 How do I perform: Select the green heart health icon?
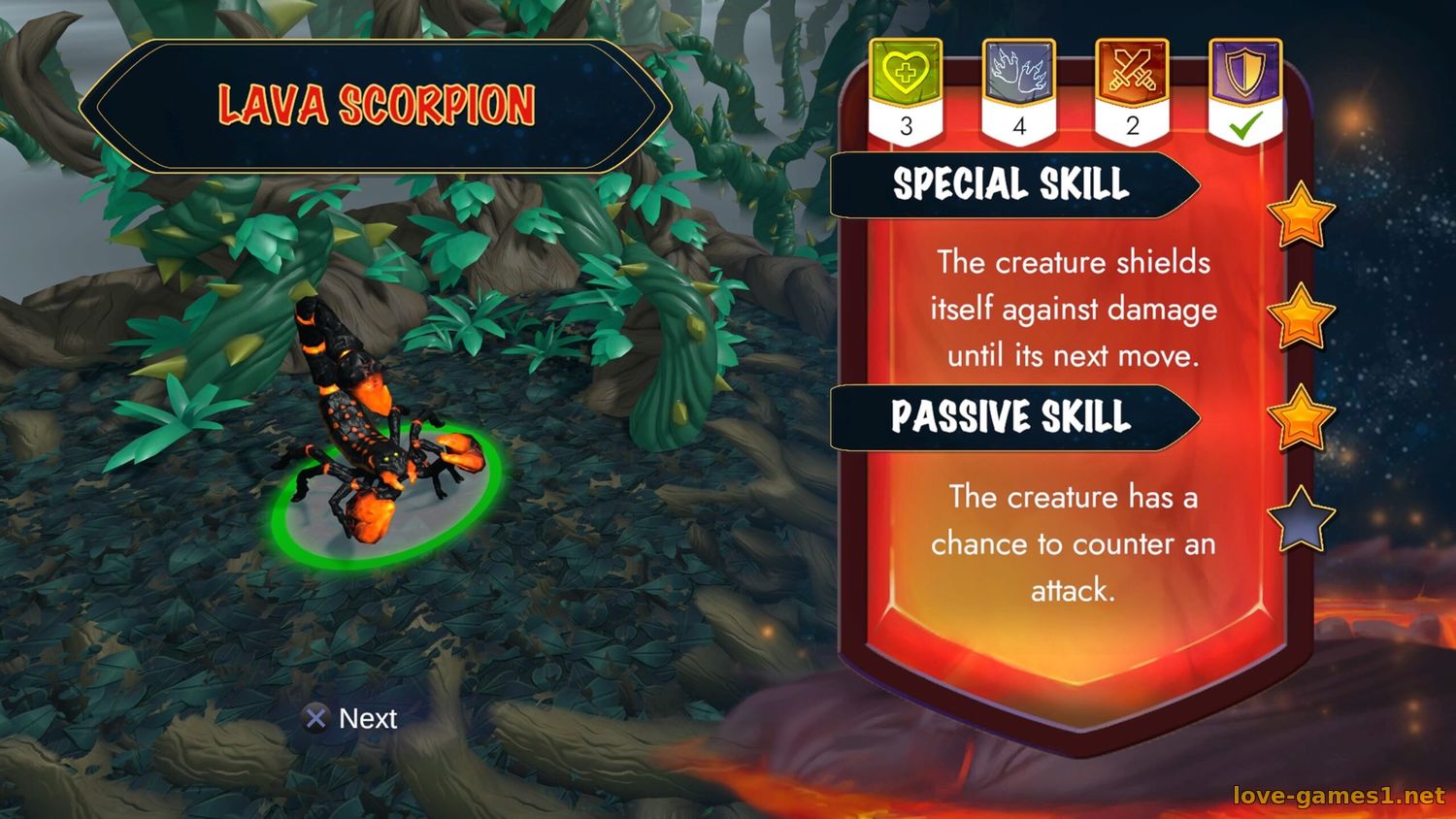coord(906,72)
